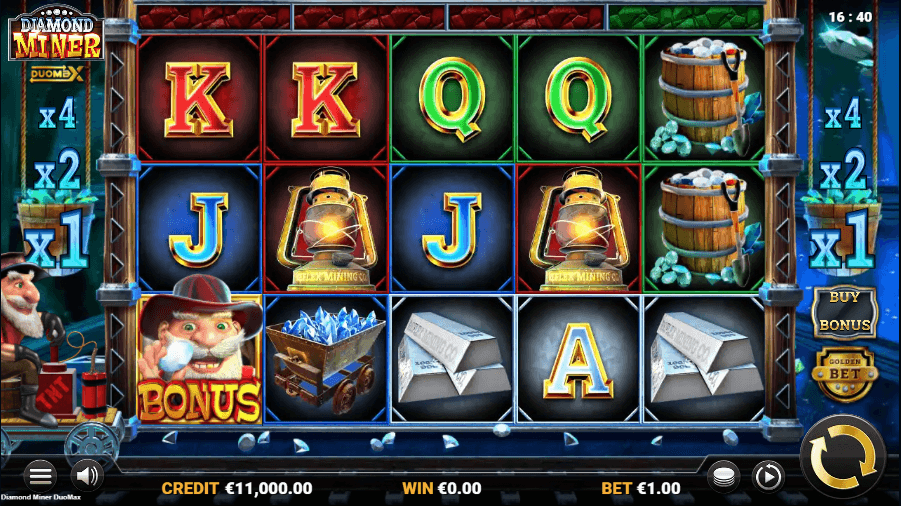Screen dimensions: 901x506
Task: Toggle the sound speaker icon
Action: pos(88,475)
